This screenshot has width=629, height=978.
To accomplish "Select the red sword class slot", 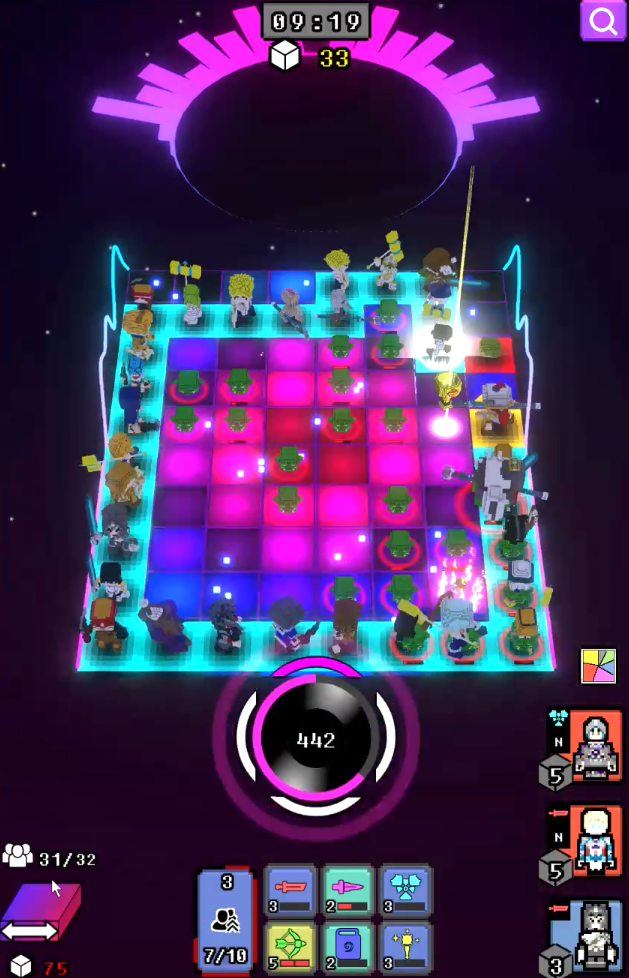I will 290,890.
